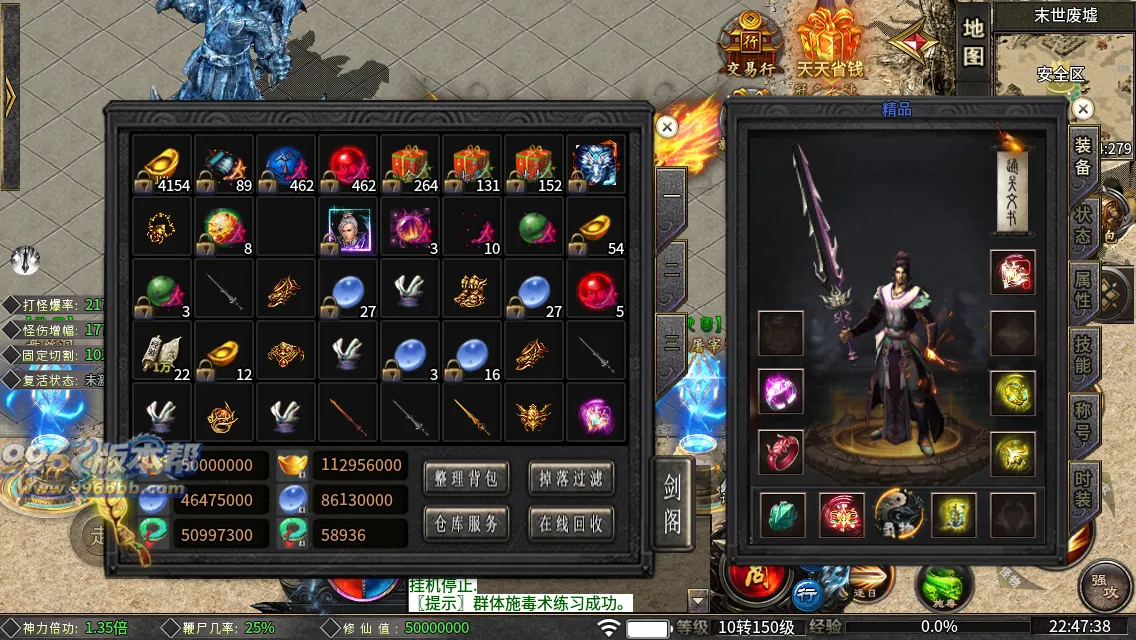Close the character equipment panel
This screenshot has width=1136, height=640.
coord(1082,108)
